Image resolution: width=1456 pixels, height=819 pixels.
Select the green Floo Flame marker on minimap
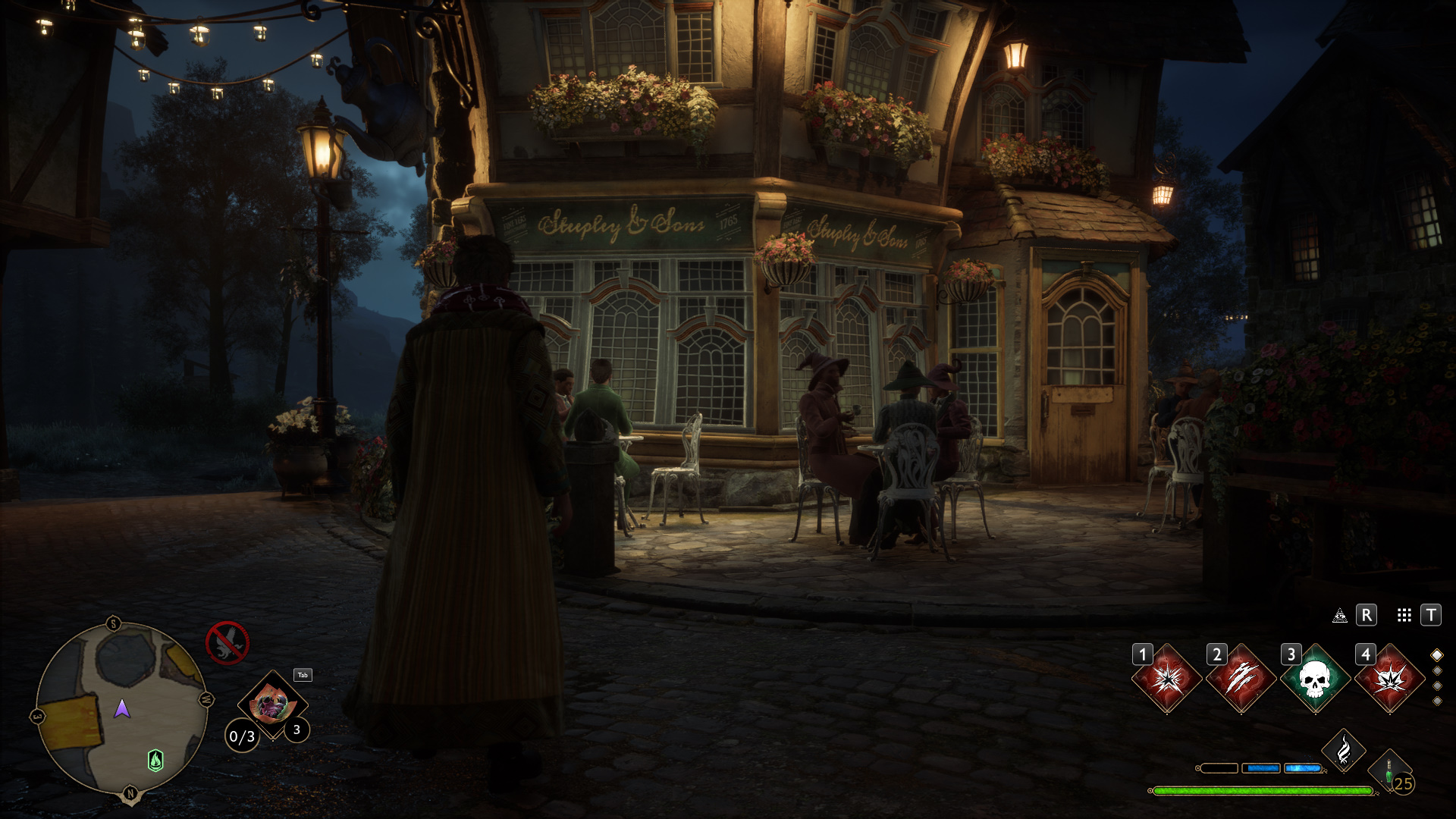pos(155,760)
